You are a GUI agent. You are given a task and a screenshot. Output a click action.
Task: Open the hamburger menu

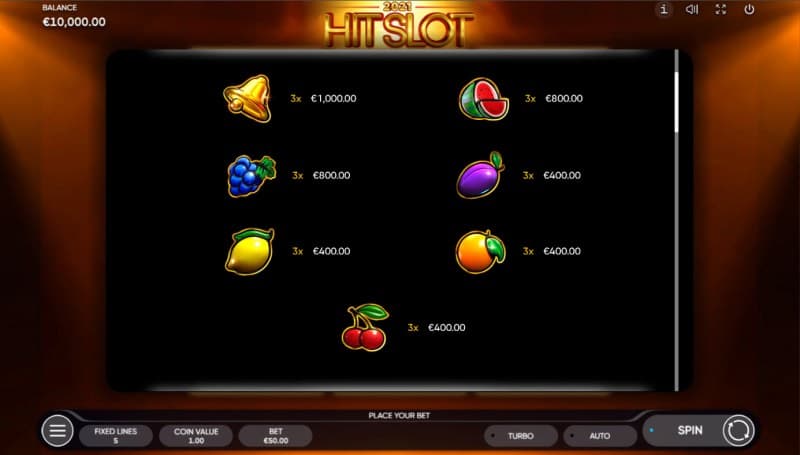pos(57,431)
